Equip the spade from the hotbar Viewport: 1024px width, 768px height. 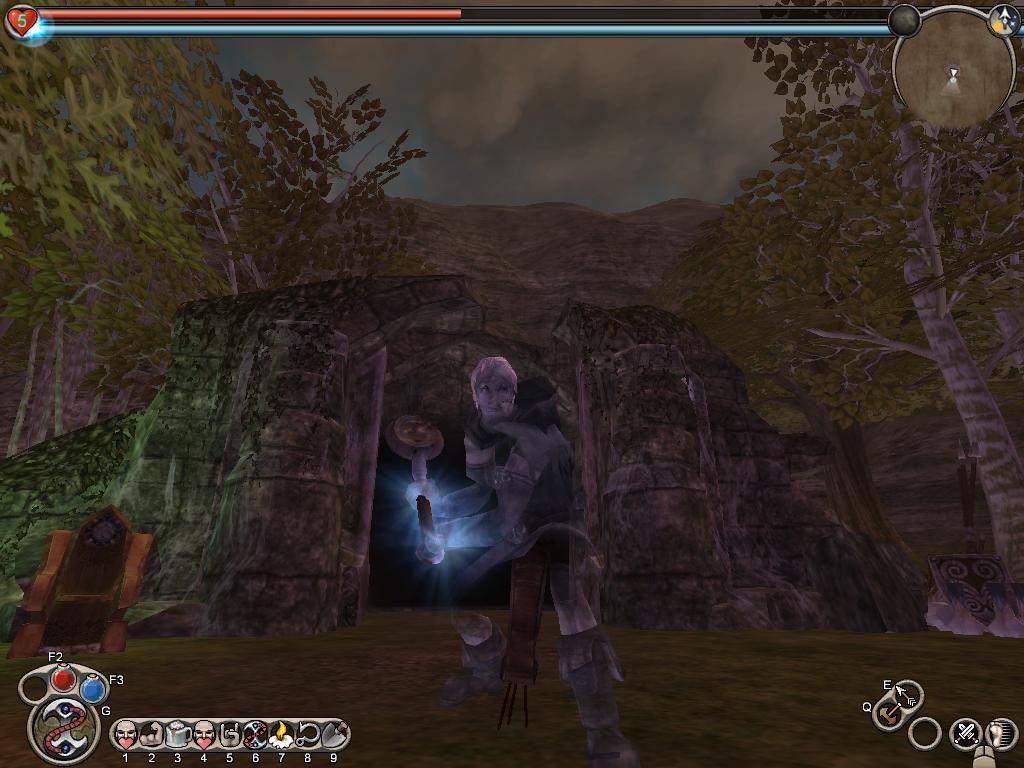tap(334, 736)
